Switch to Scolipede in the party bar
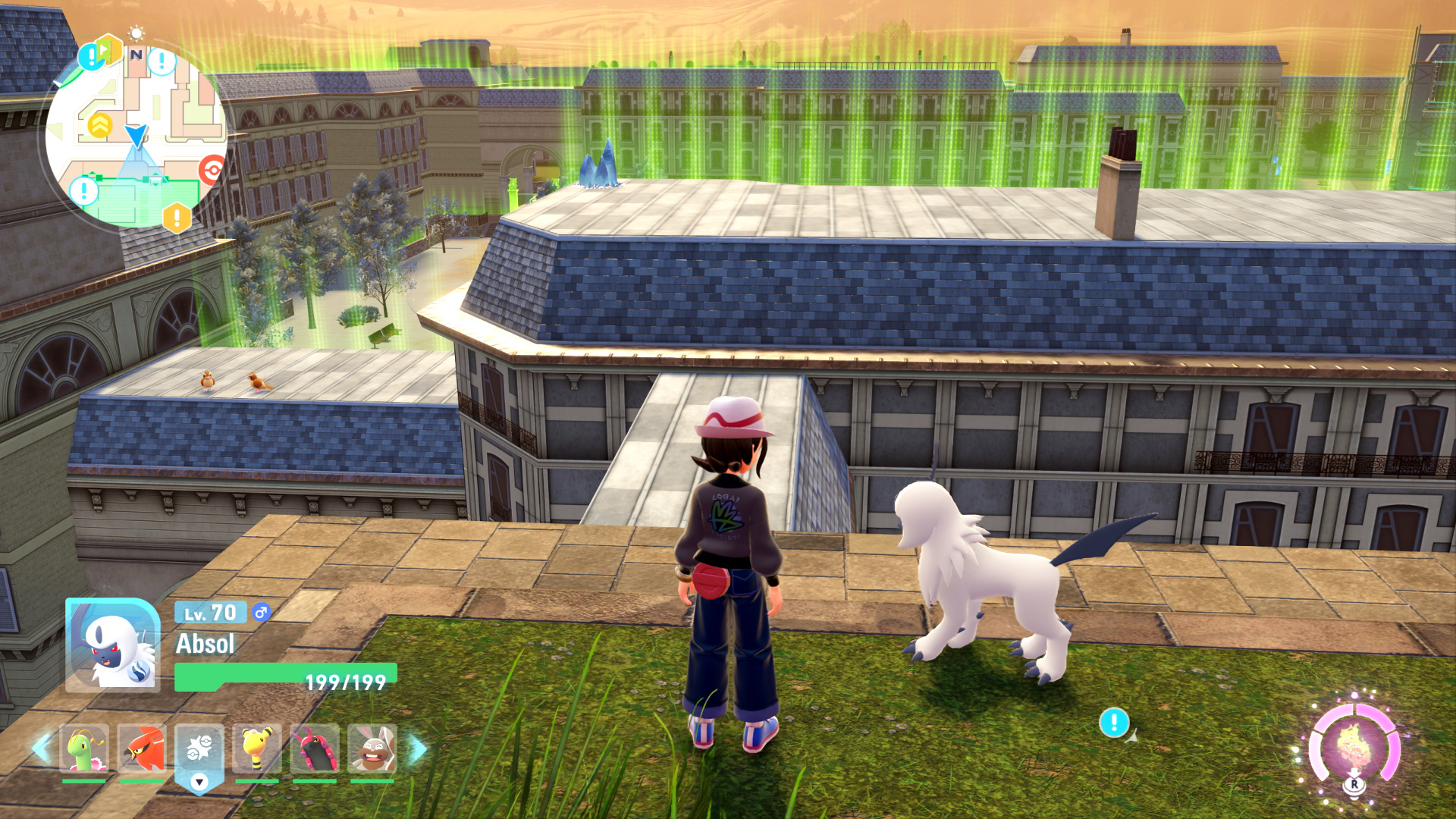The width and height of the screenshot is (1456, 819). coord(315,748)
